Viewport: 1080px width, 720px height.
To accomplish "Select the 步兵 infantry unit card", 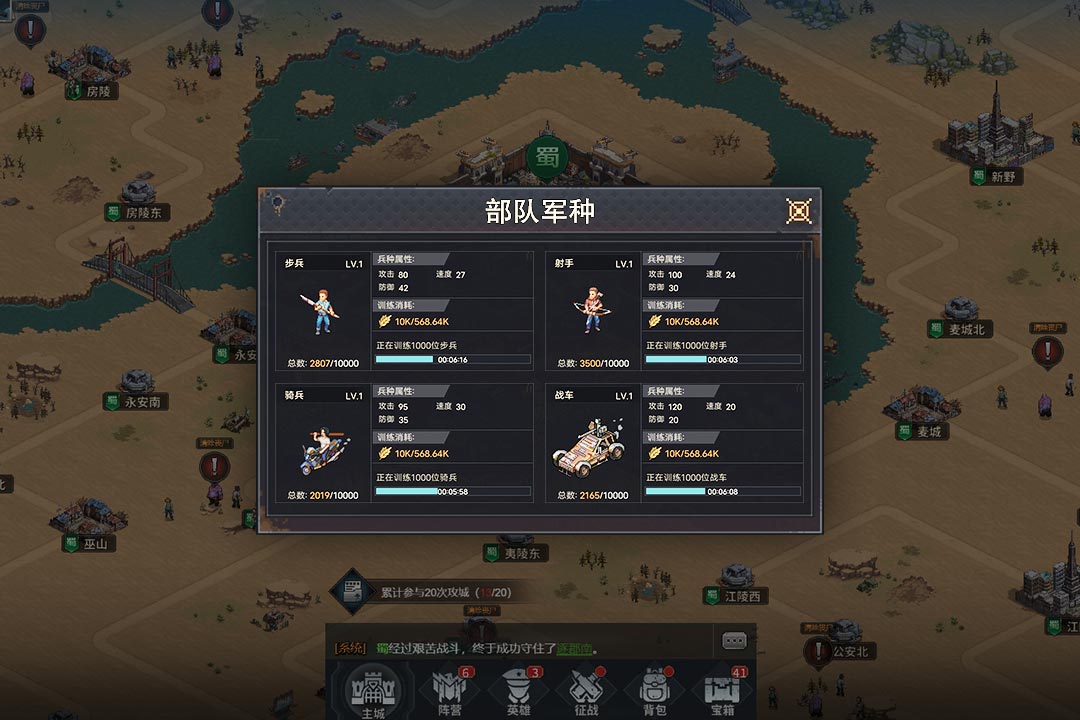I will tap(322, 311).
